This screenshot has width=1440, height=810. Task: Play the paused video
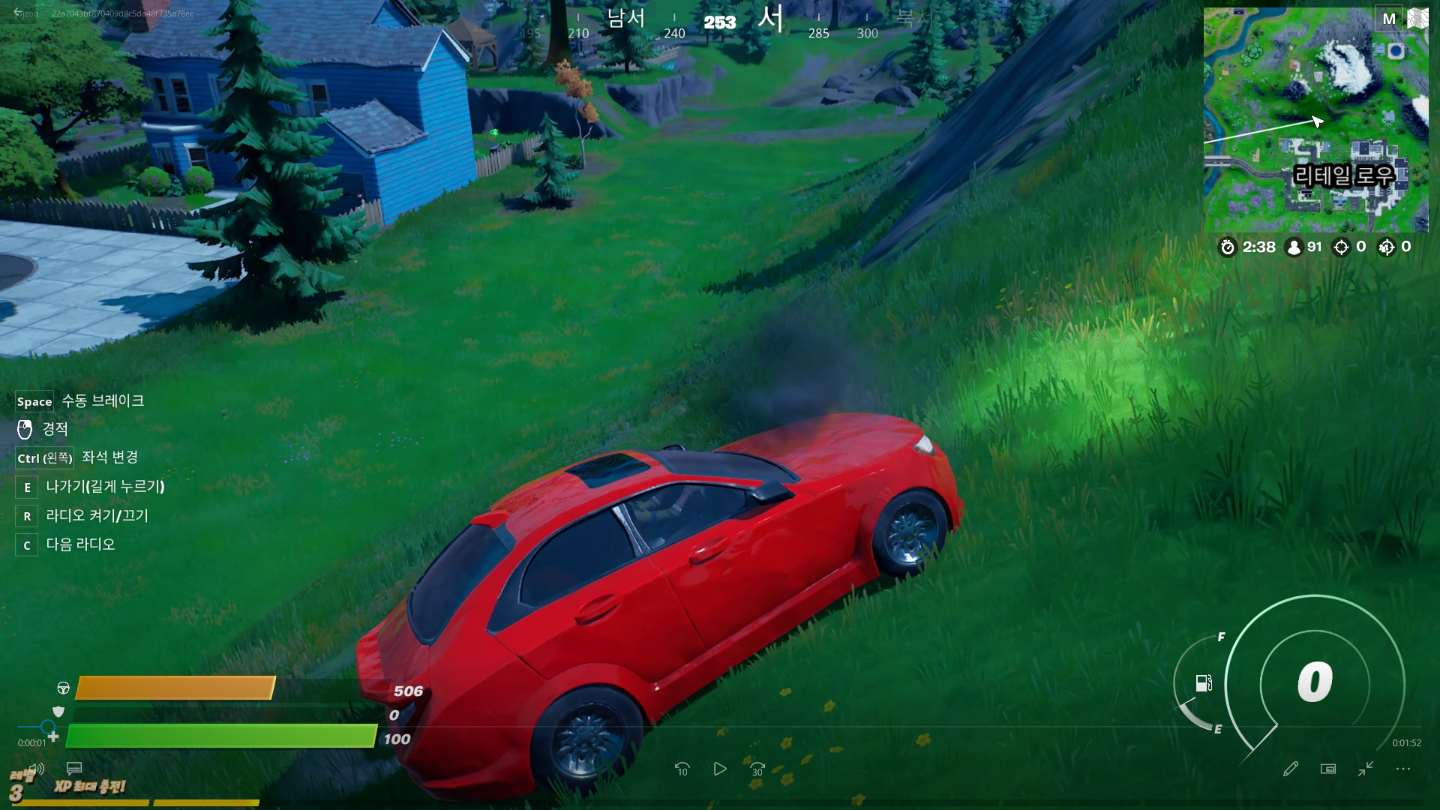[x=720, y=769]
